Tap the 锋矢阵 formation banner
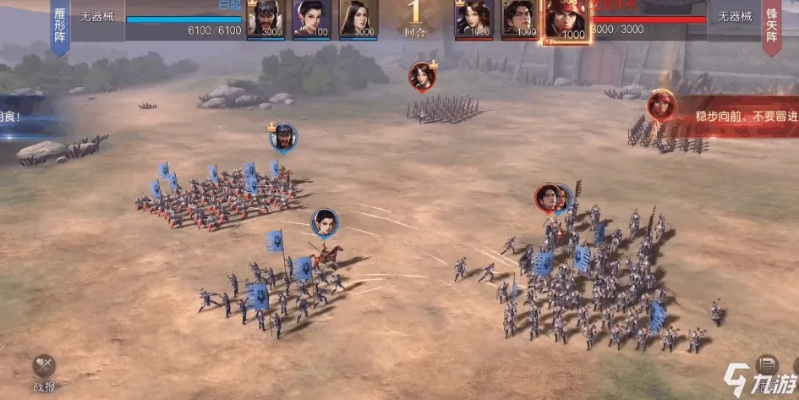The image size is (799, 400). pyautogui.click(x=771, y=24)
